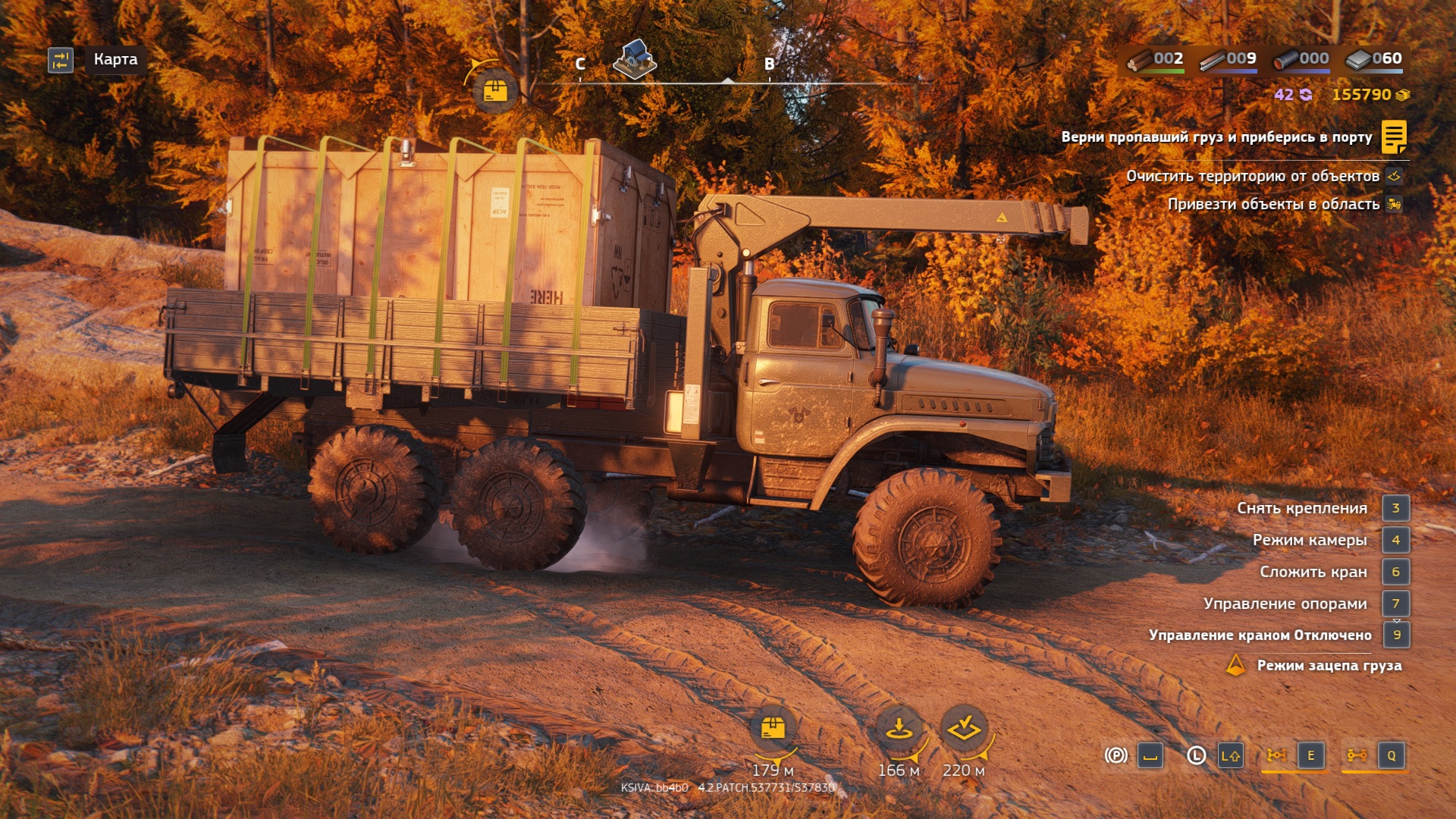Open the Карта map button
Viewport: 1456px width, 819px height.
[x=115, y=59]
